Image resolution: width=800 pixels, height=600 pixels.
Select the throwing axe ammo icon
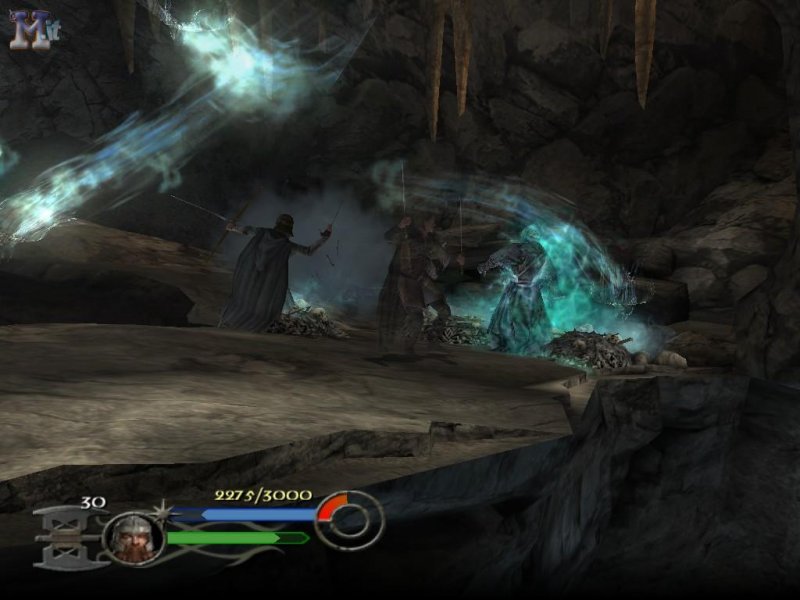67,537
